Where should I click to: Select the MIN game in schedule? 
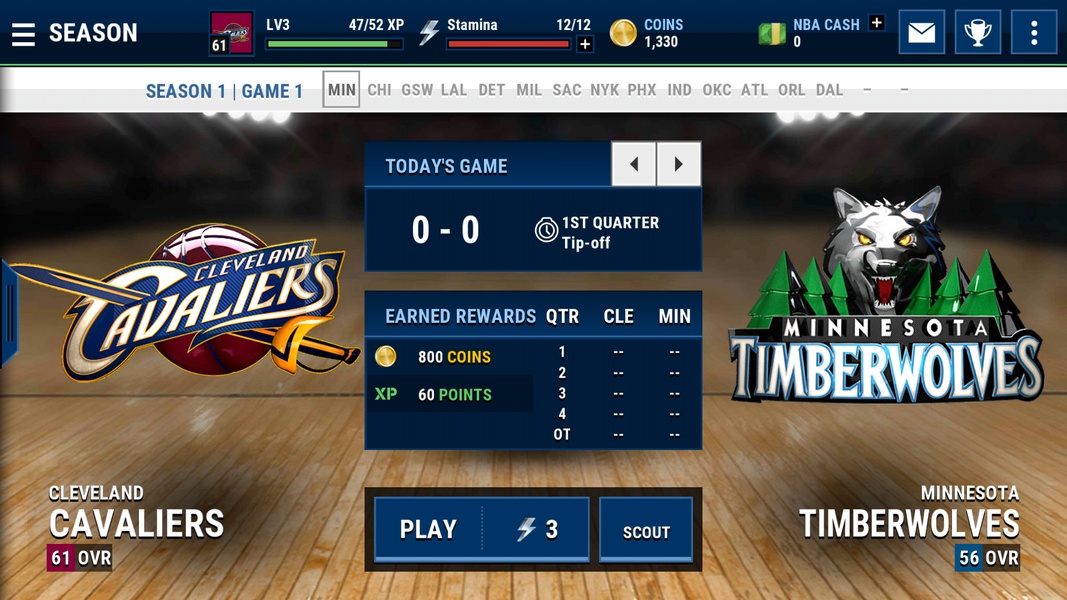[341, 90]
